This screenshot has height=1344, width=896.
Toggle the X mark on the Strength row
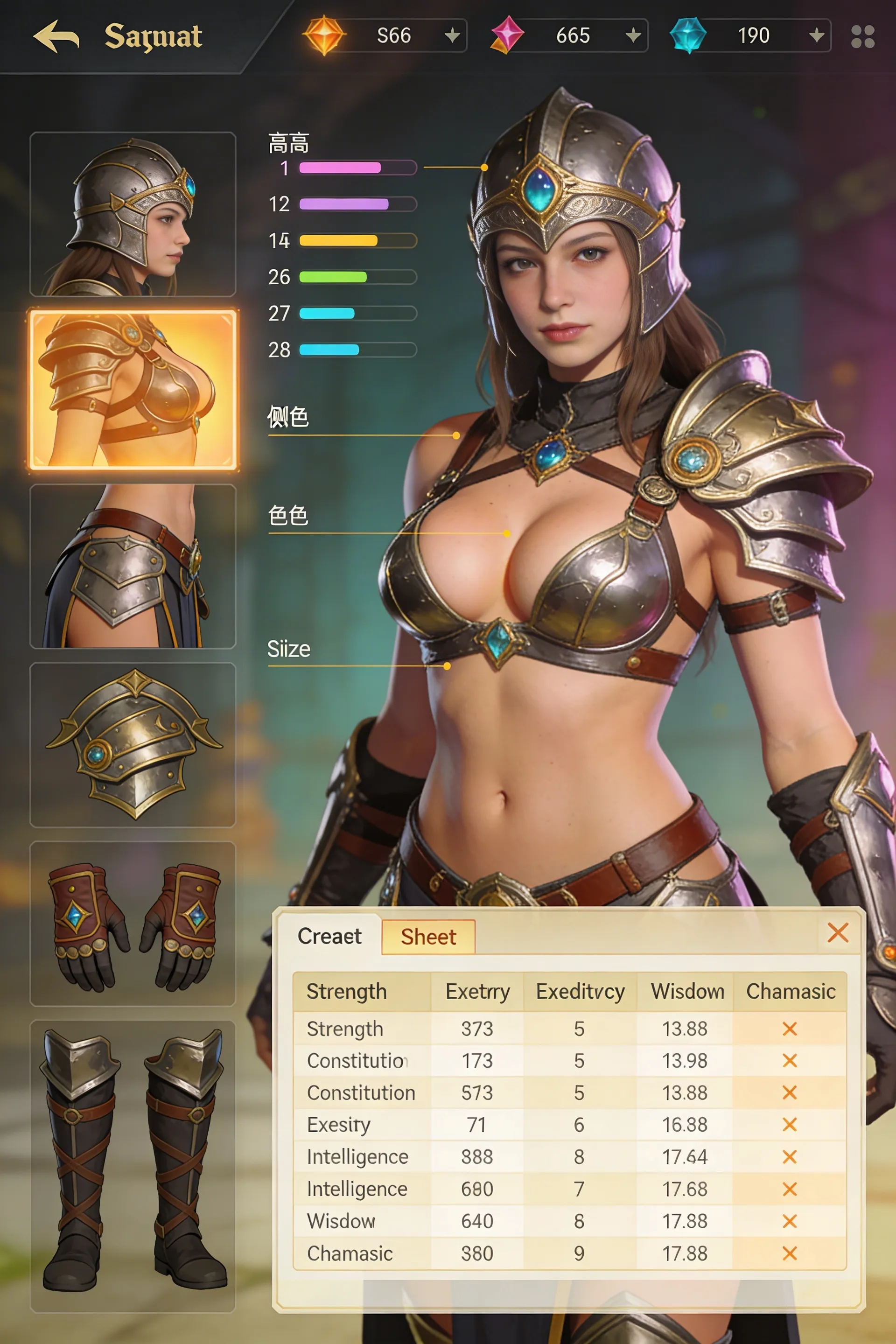(790, 1029)
